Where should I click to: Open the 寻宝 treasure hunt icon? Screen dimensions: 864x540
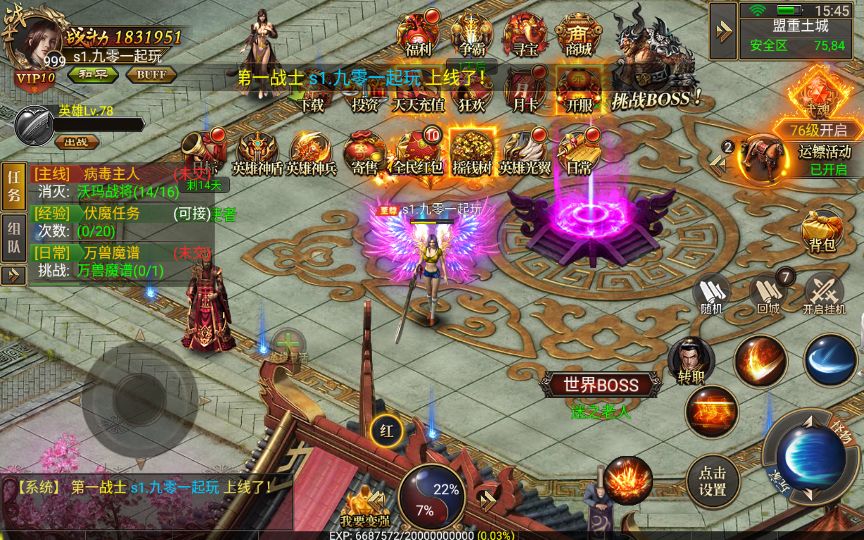click(523, 33)
